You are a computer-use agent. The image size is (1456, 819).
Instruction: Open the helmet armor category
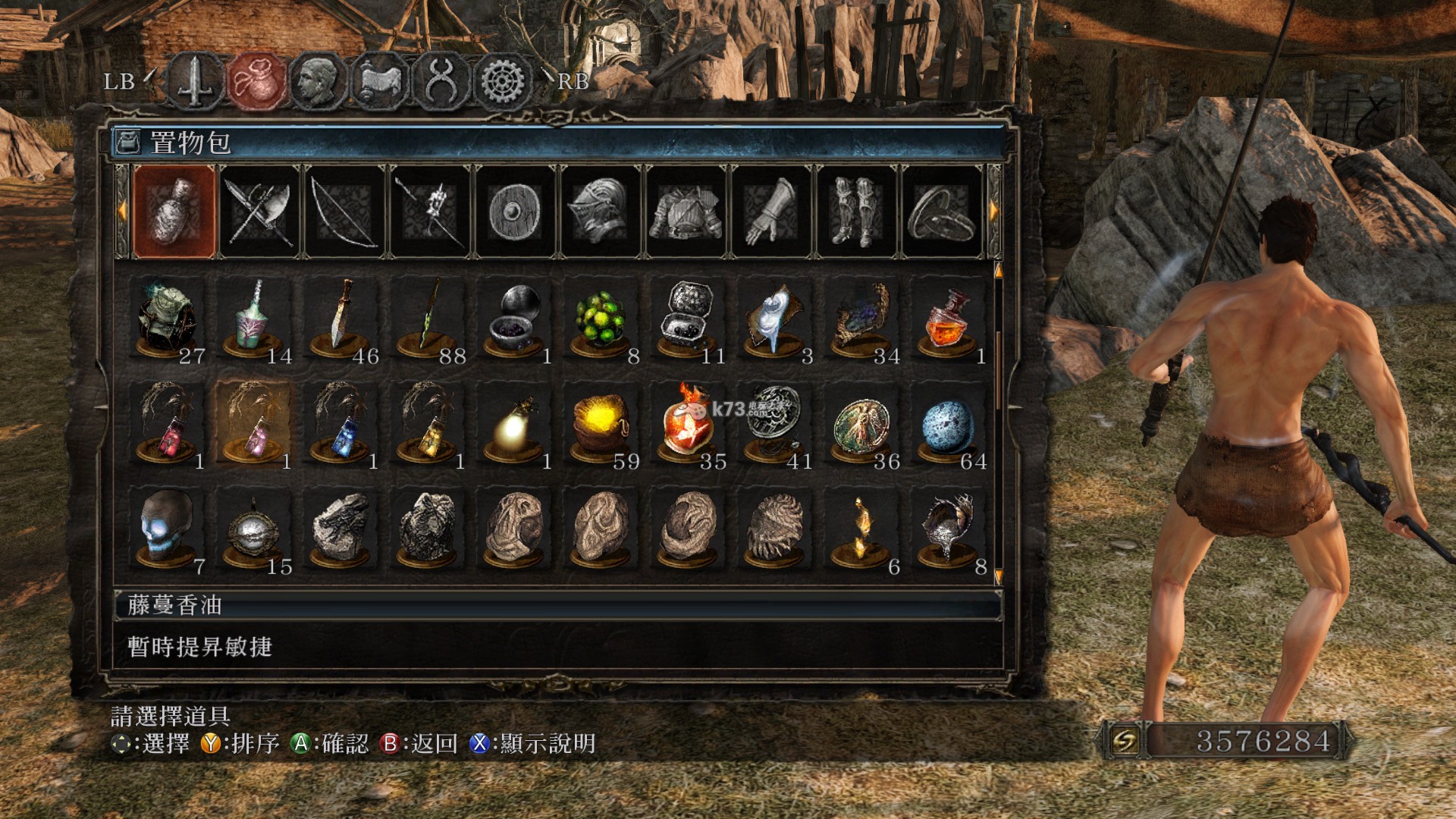601,212
